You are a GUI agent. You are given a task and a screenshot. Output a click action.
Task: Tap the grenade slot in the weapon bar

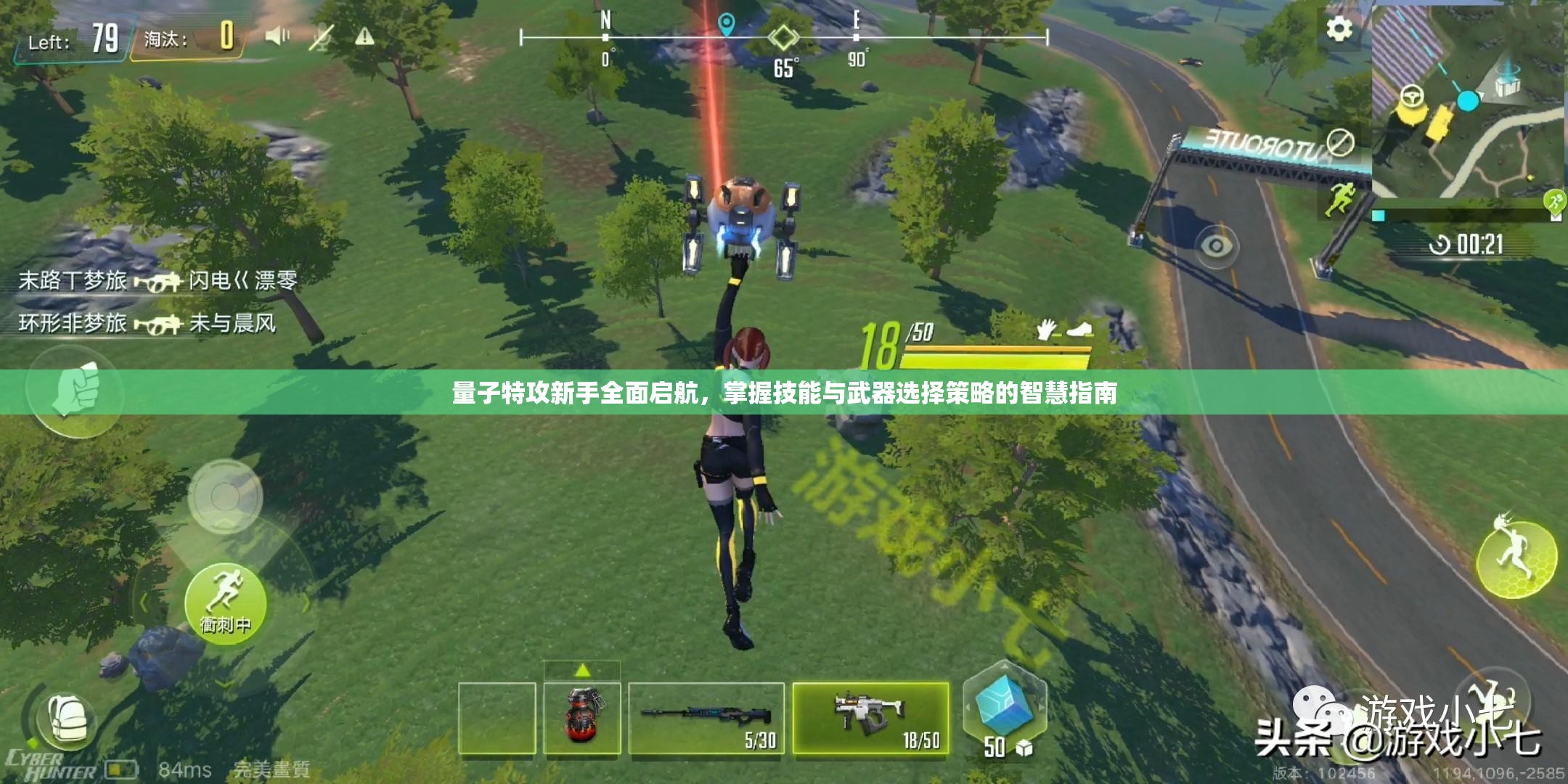tap(581, 719)
